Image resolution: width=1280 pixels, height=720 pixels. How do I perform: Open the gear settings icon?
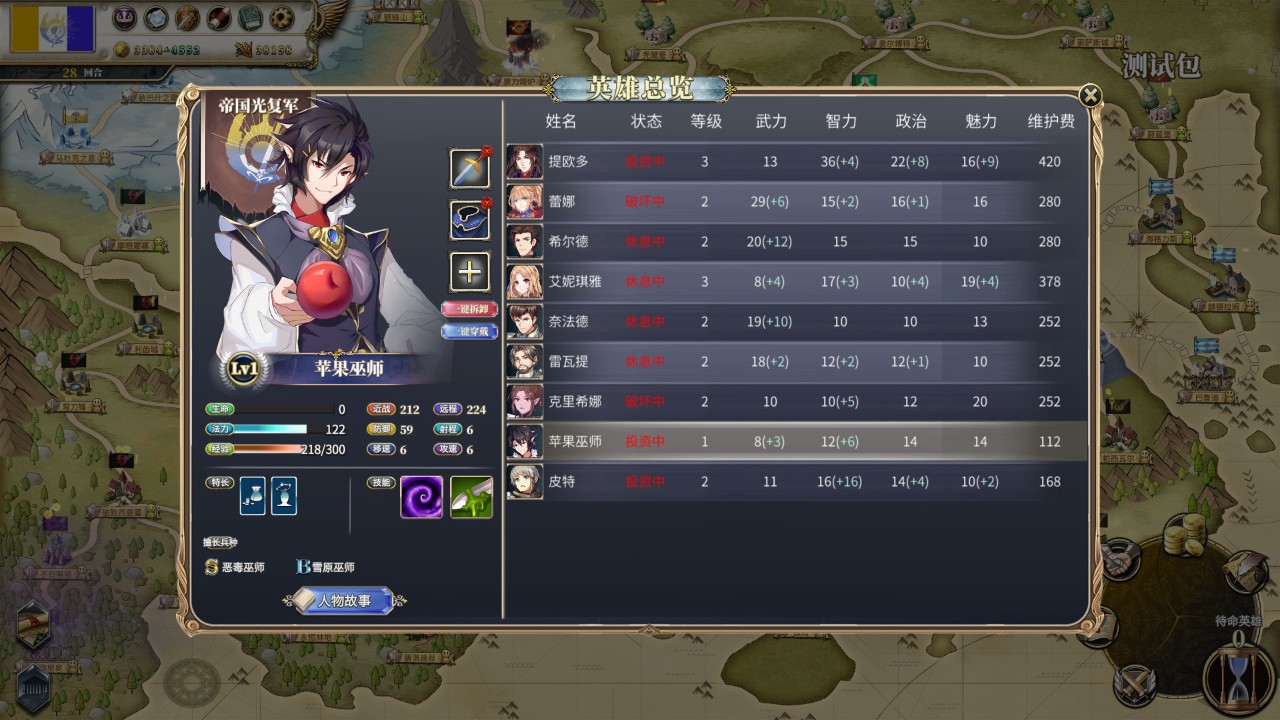coord(283,18)
